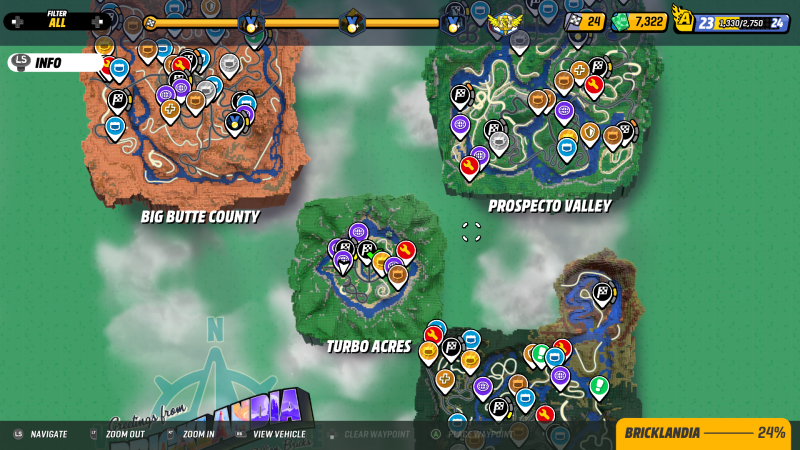The width and height of the screenshot is (800, 450).
Task: Select the brown plus marker on the southern island
Action: click(445, 379)
